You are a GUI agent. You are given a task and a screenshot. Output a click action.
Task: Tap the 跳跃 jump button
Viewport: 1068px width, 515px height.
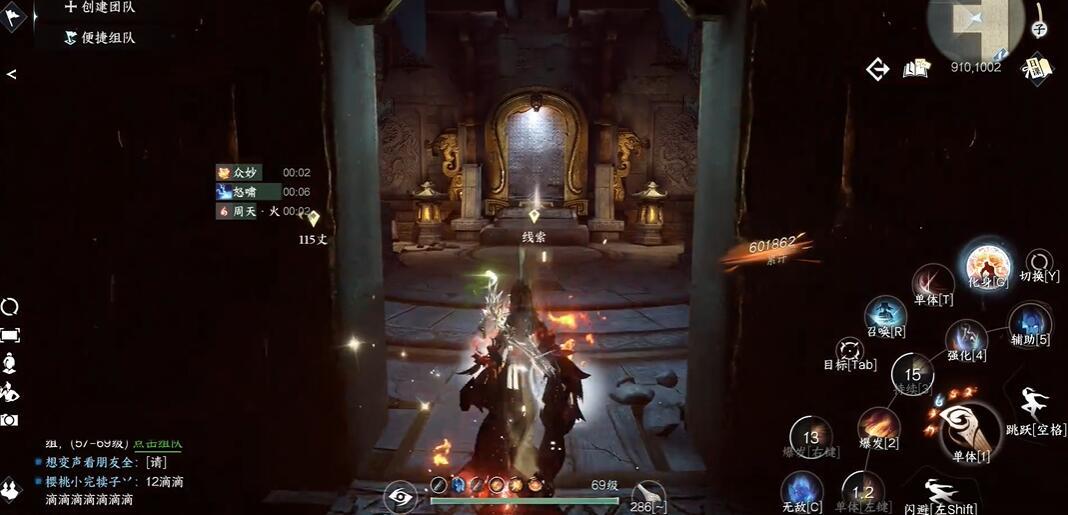[1035, 407]
